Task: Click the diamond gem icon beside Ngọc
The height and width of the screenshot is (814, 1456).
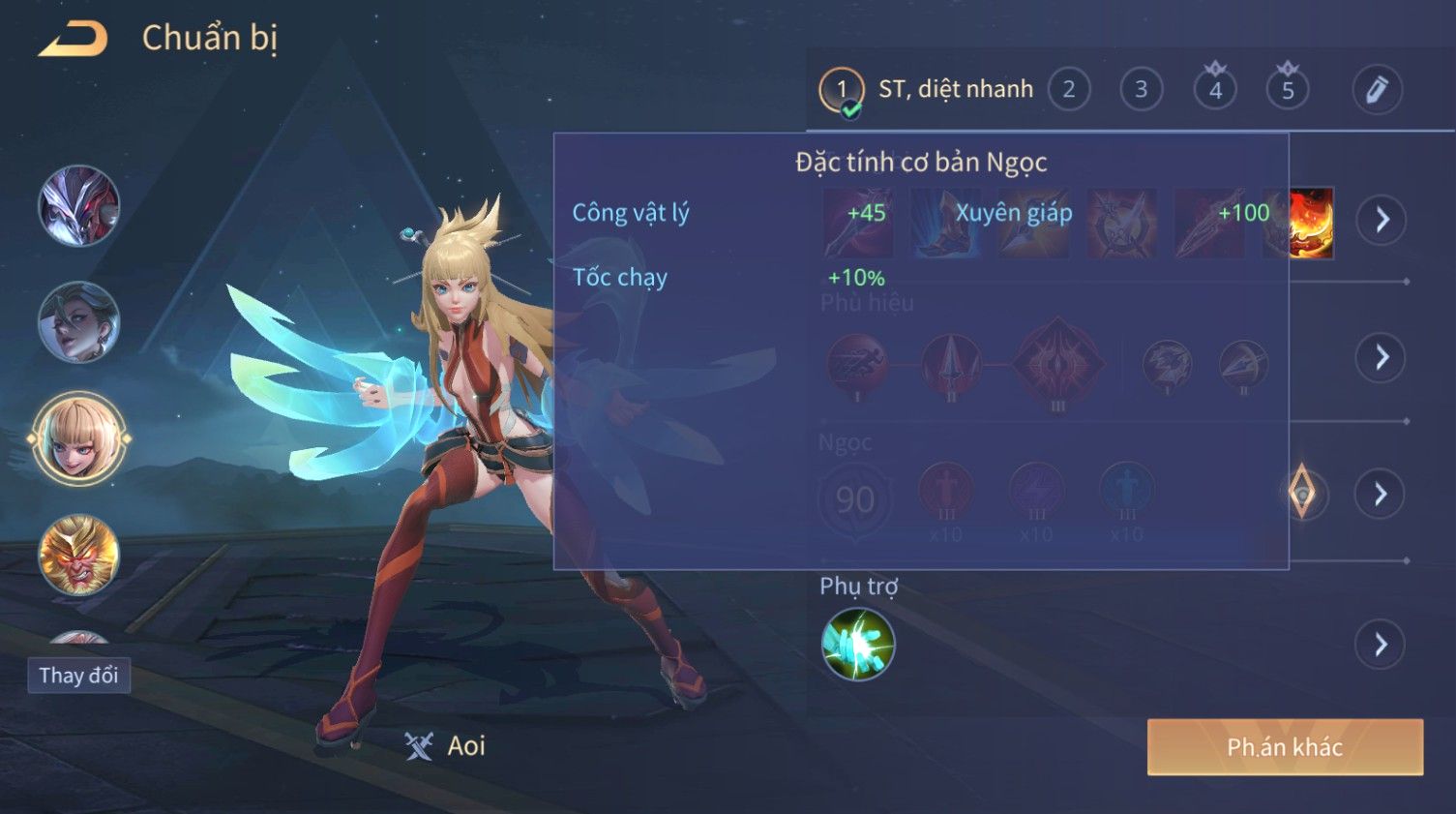Action: coord(1303,493)
